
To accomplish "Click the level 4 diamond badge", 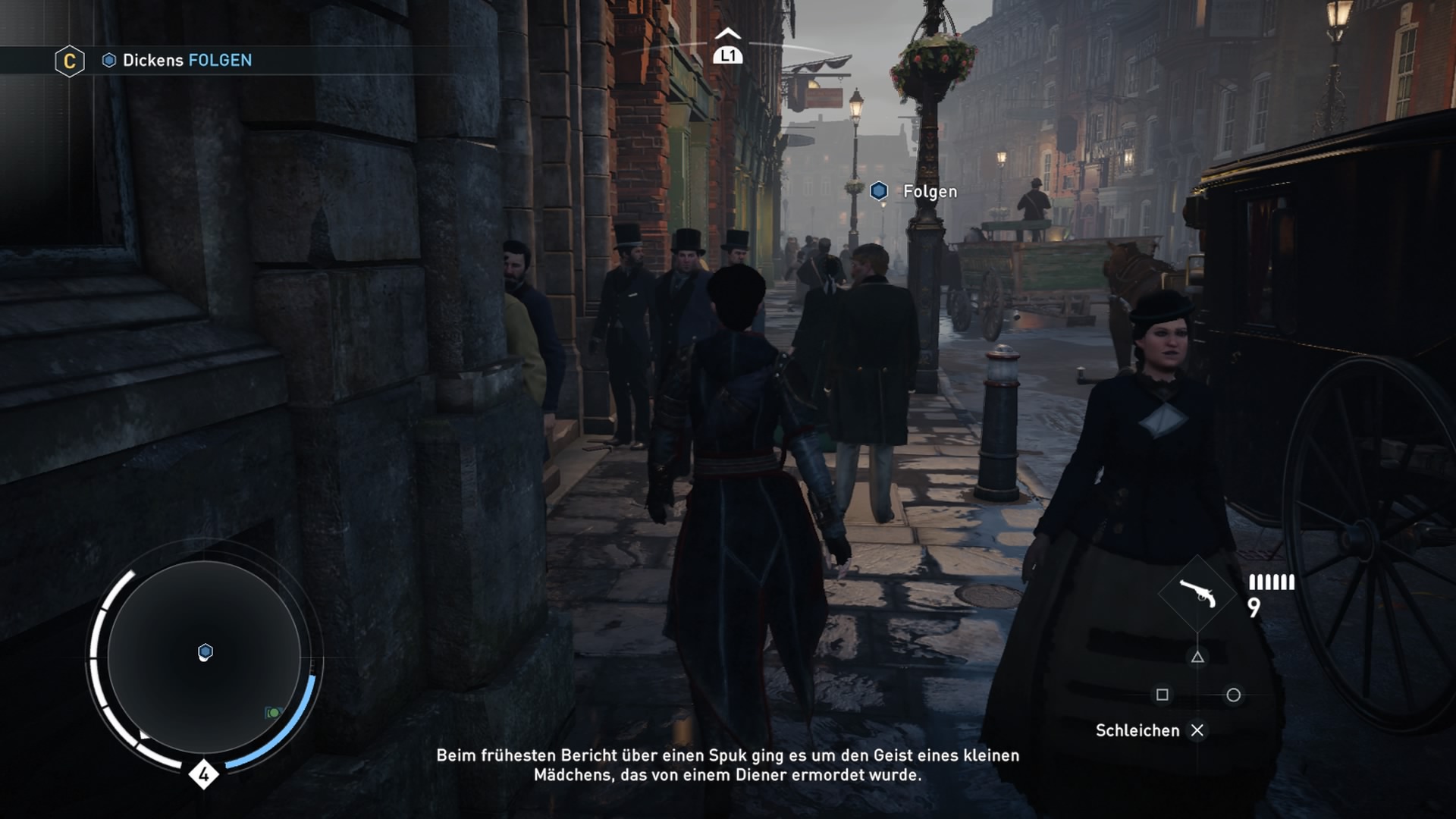I will point(203,774).
